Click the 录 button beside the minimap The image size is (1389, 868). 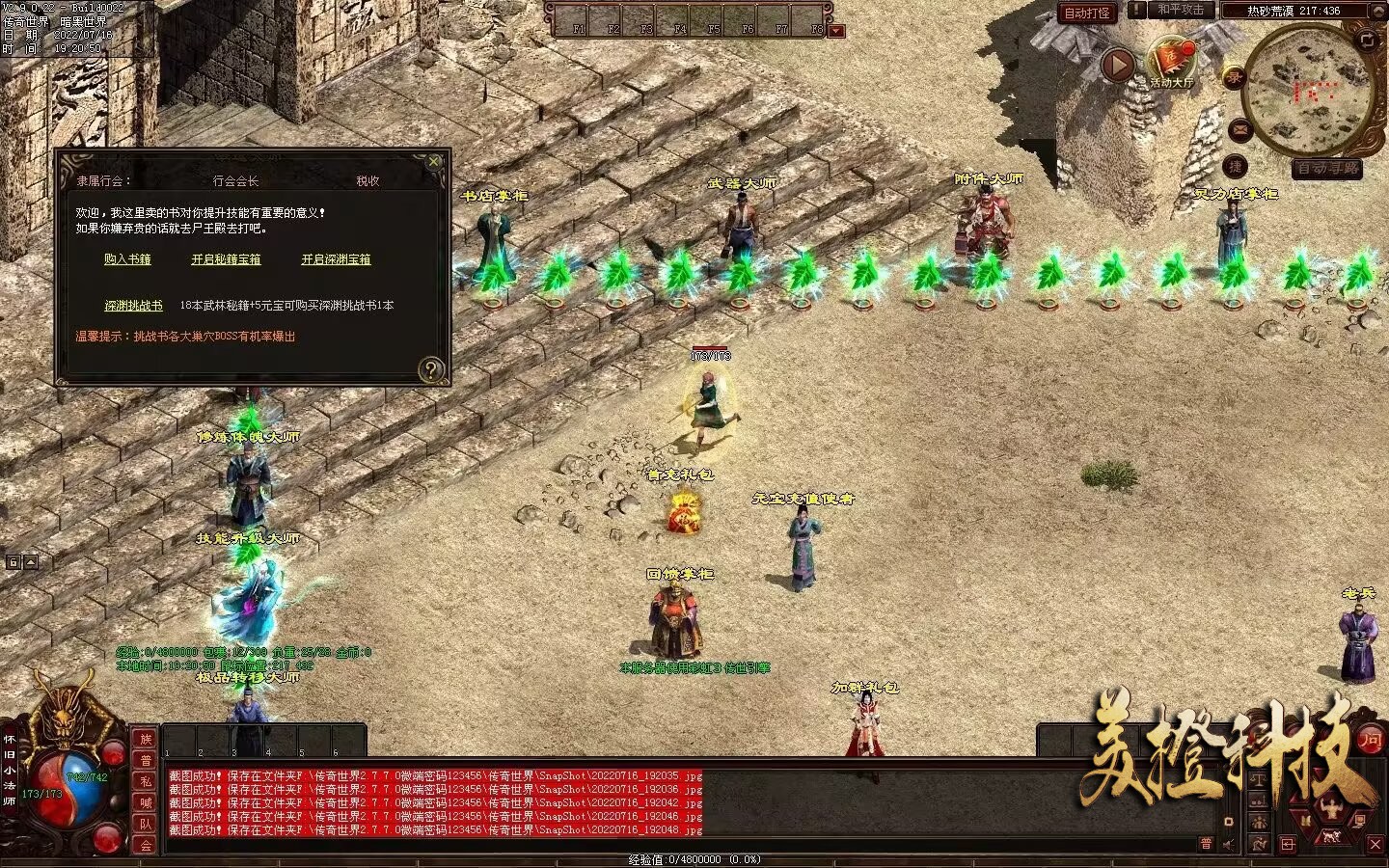(x=1234, y=79)
